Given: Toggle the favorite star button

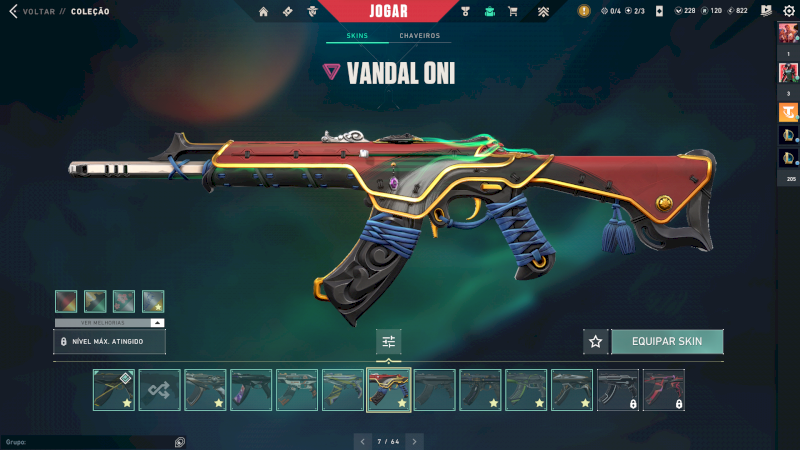Looking at the screenshot, I should [596, 341].
